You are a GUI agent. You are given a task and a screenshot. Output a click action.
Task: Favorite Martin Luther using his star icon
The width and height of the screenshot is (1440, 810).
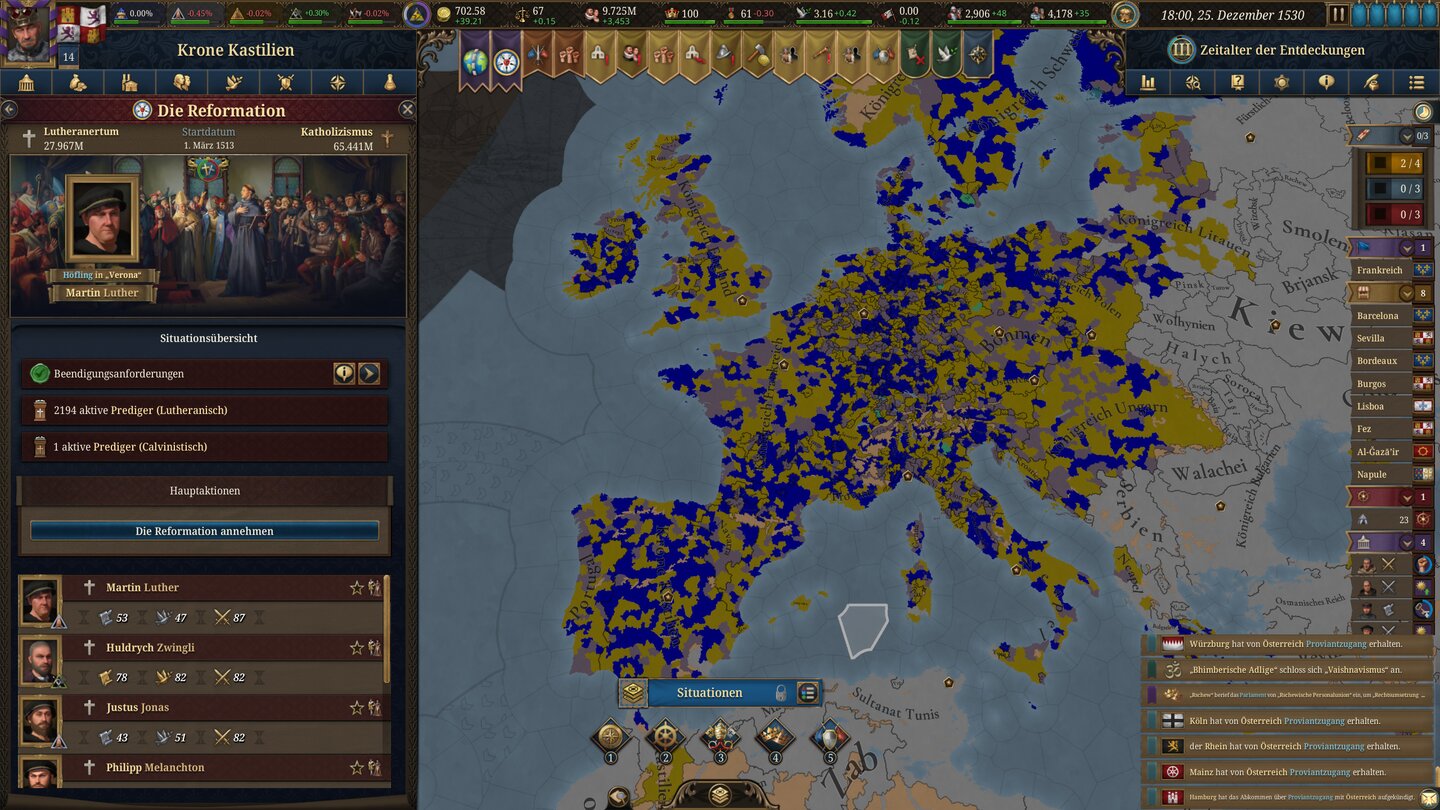tap(358, 587)
